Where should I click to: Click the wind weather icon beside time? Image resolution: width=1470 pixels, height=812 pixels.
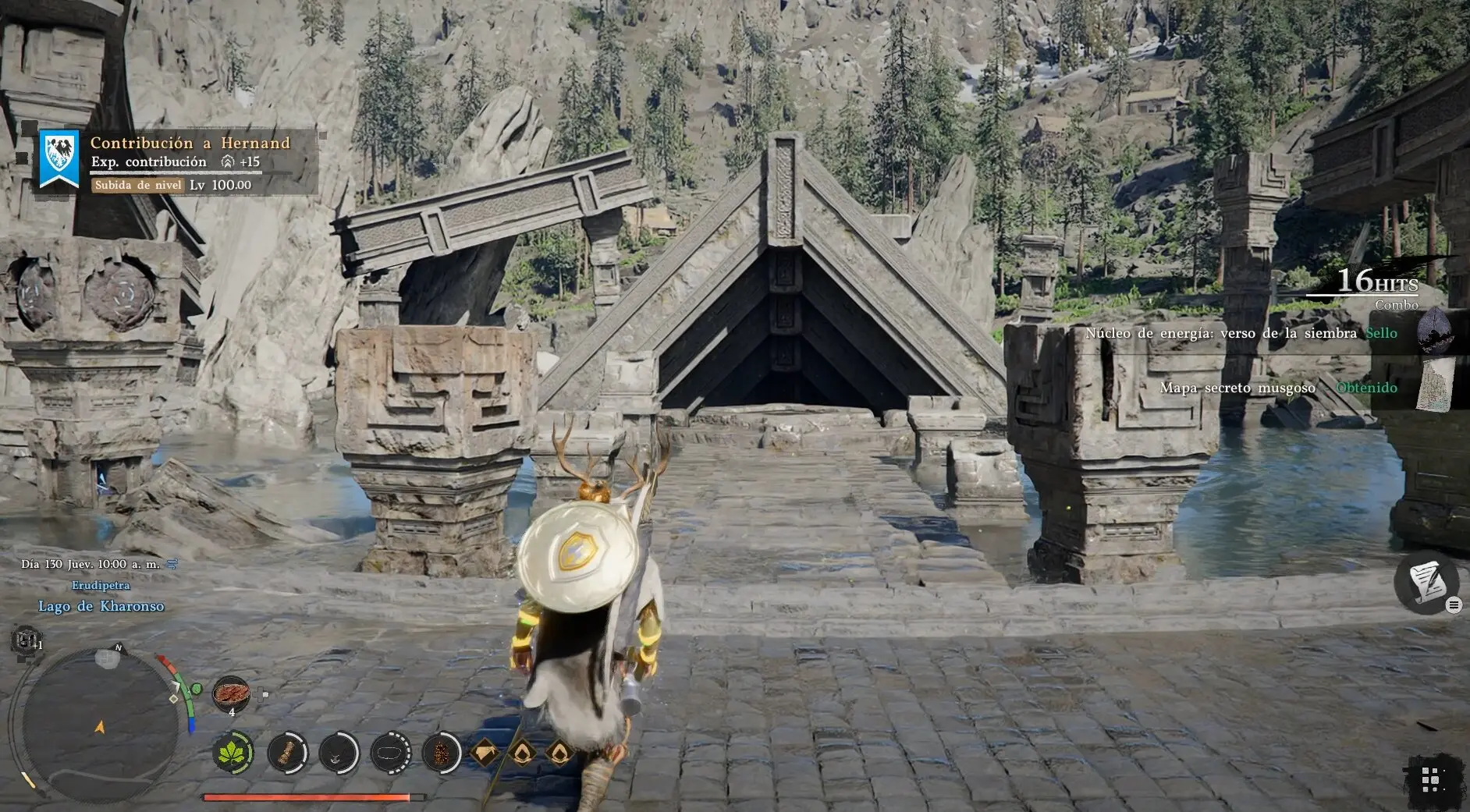[x=172, y=563]
